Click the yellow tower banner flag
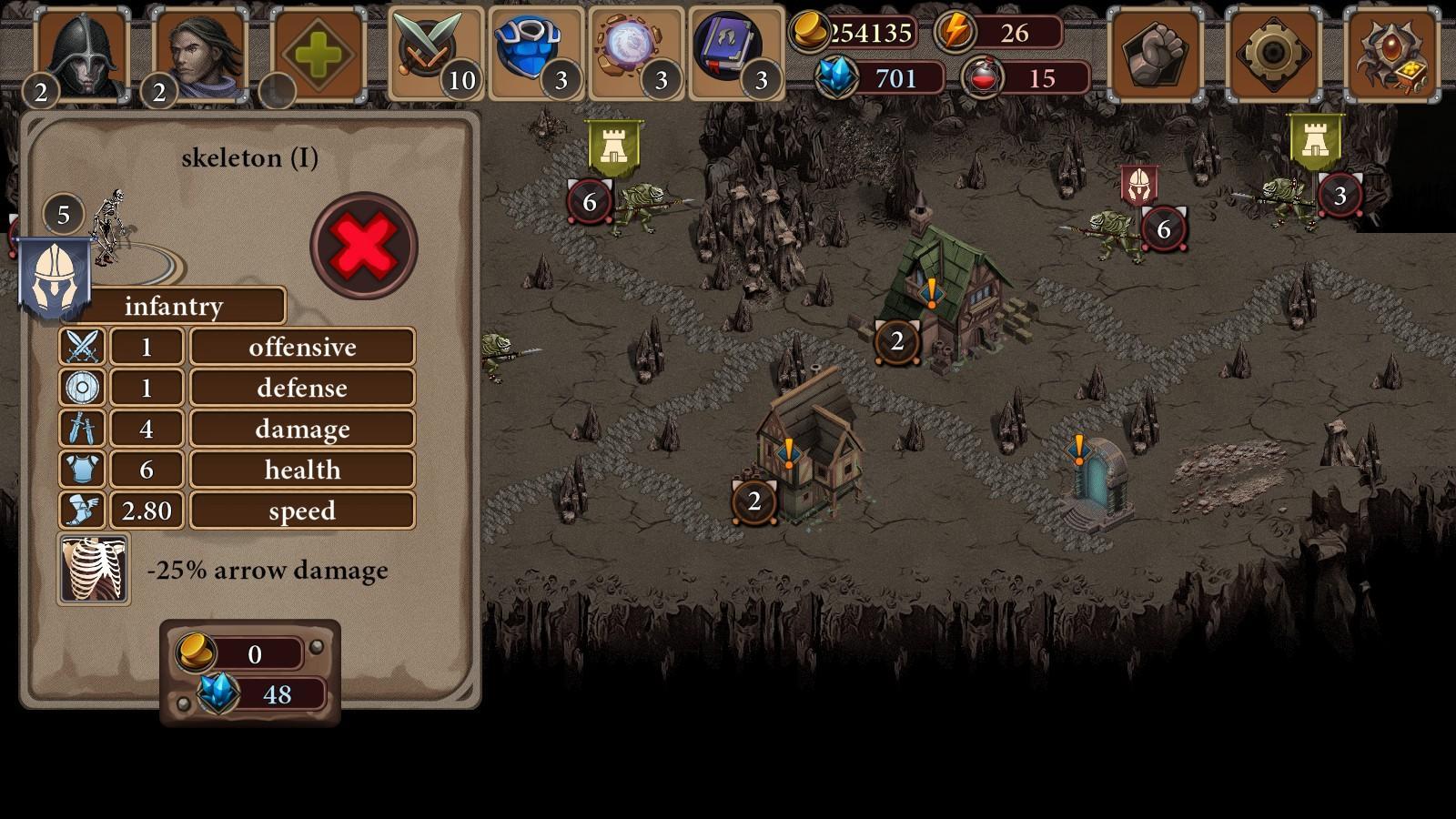 (616, 146)
